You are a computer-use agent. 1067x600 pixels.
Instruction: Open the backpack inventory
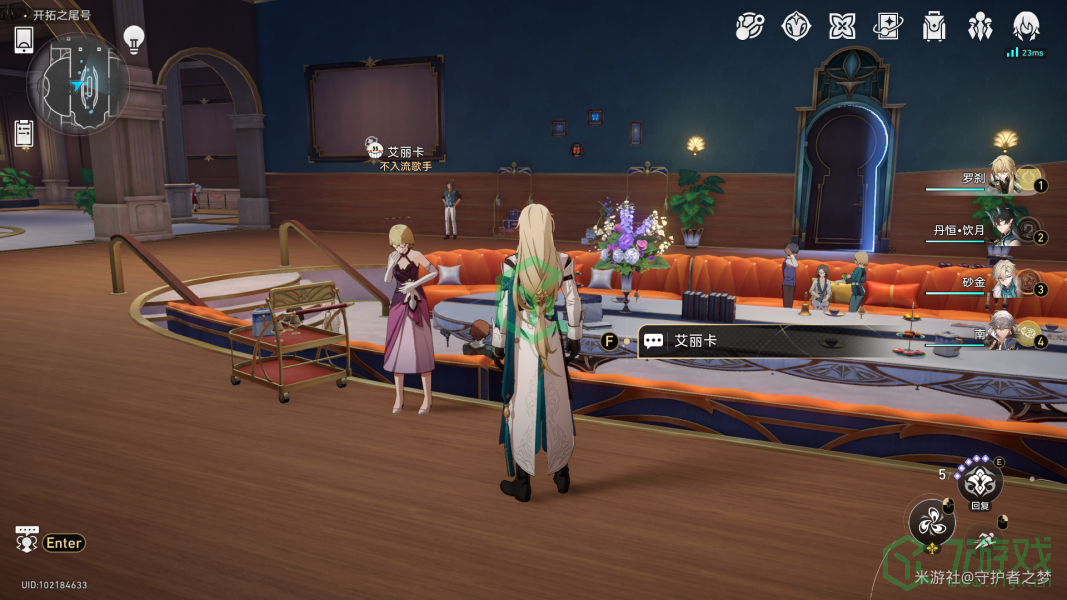[x=934, y=27]
